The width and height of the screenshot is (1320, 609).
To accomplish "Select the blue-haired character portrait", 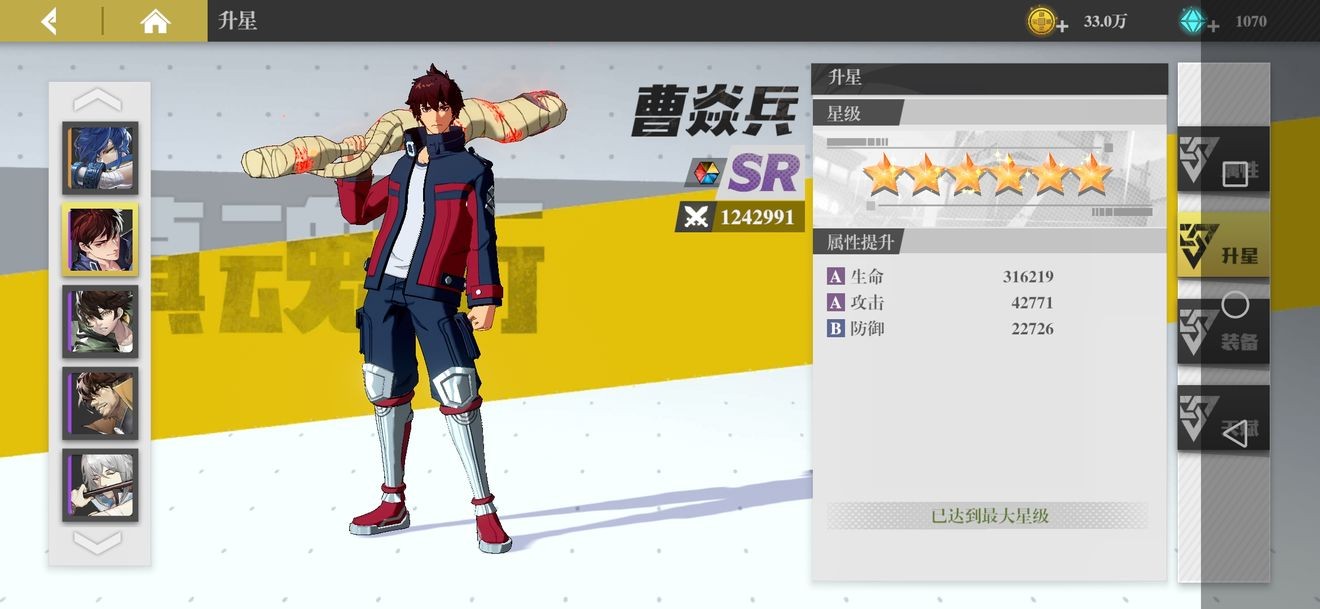I will coord(100,158).
